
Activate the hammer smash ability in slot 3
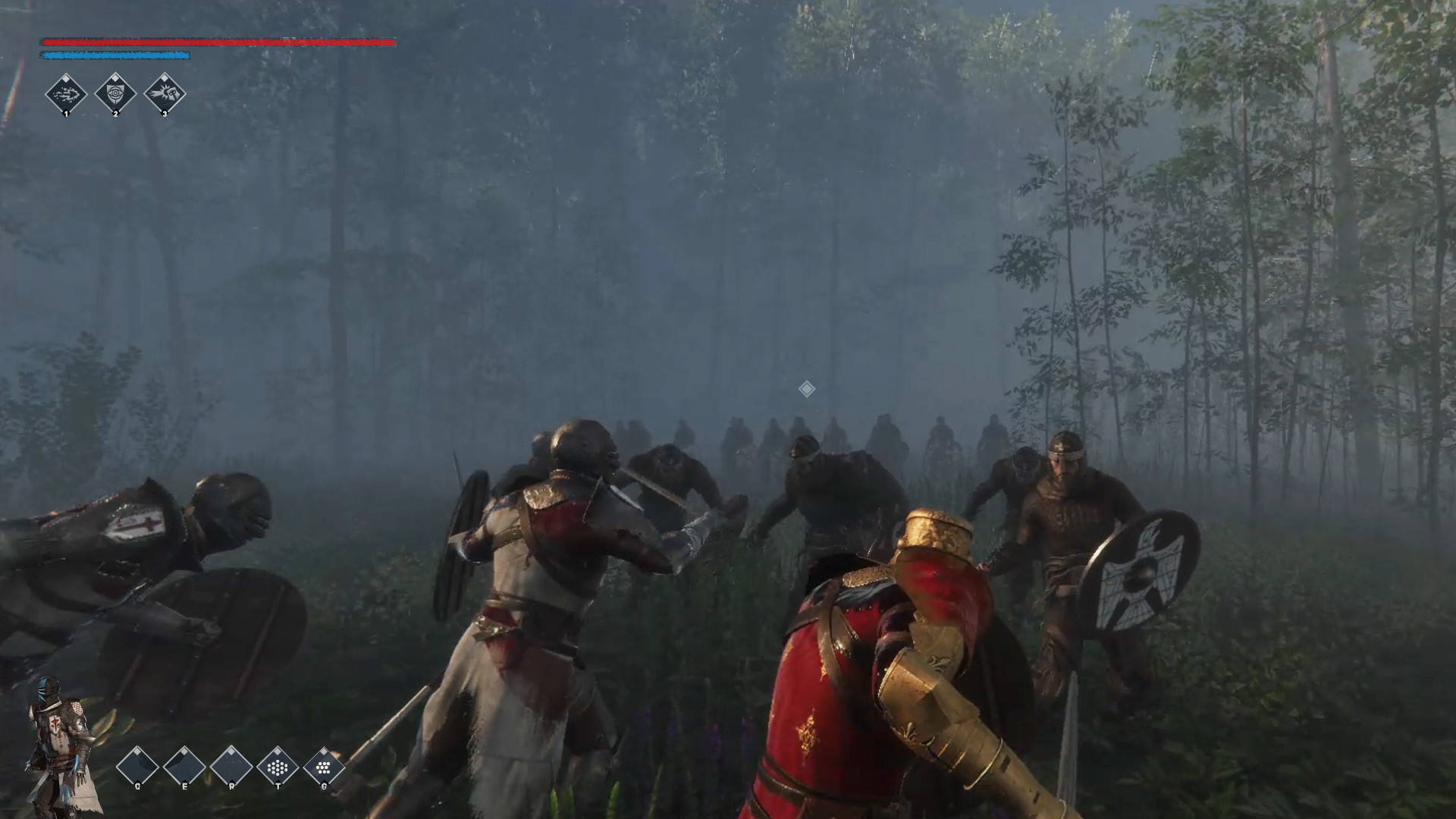point(165,94)
